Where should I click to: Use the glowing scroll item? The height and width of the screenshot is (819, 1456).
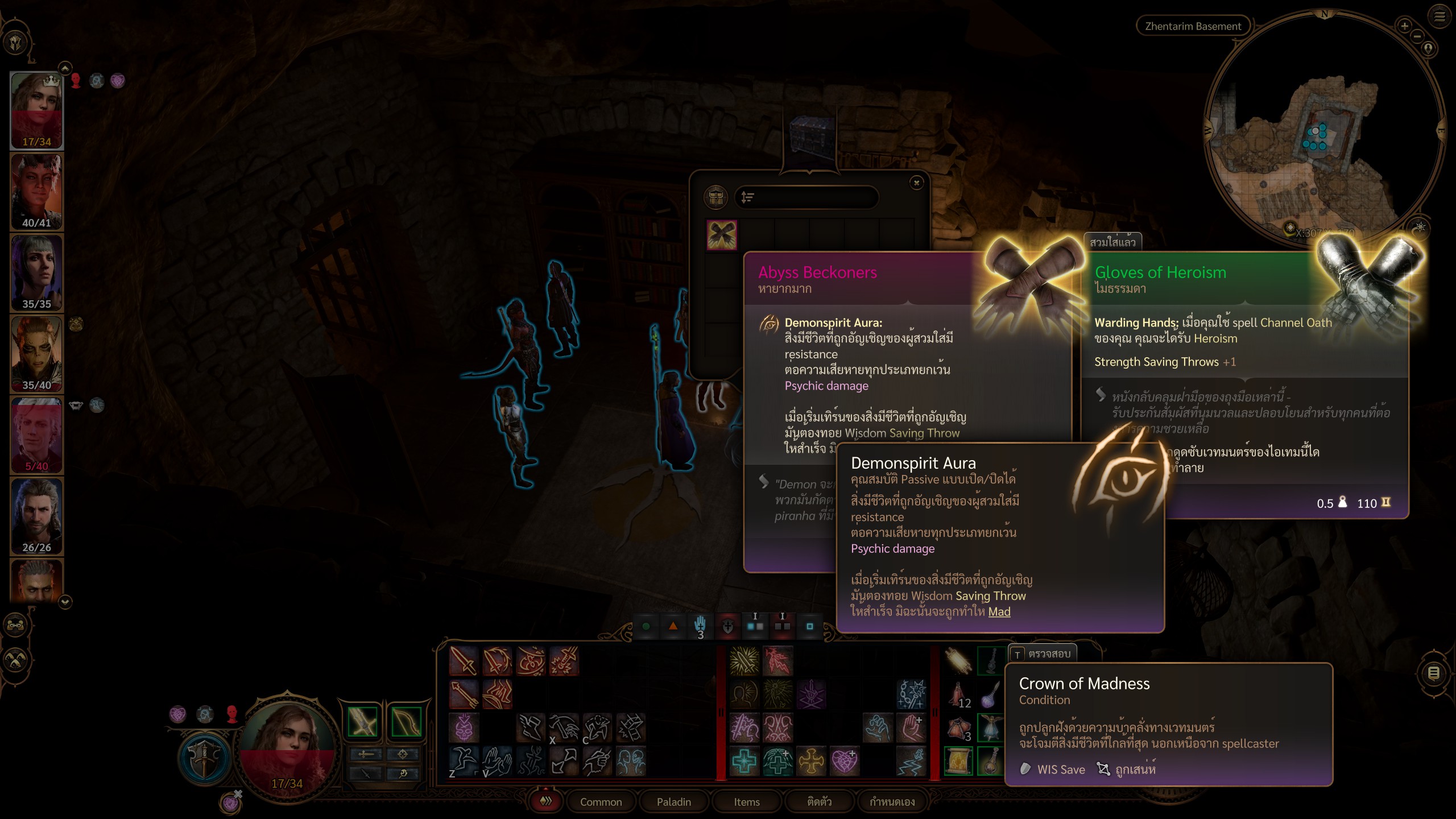(958, 761)
